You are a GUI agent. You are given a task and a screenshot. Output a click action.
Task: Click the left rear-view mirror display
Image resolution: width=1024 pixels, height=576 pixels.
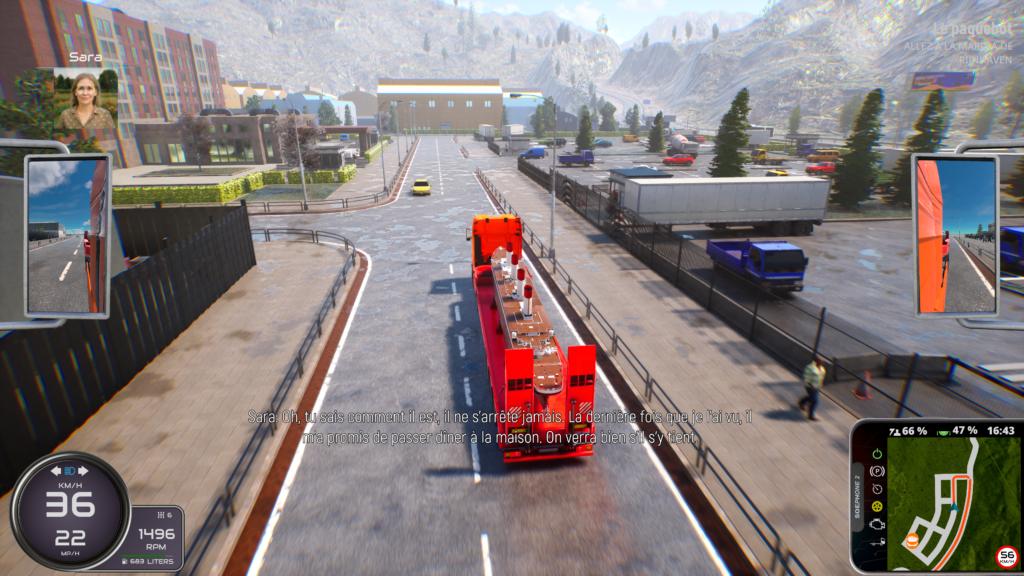[x=66, y=236]
